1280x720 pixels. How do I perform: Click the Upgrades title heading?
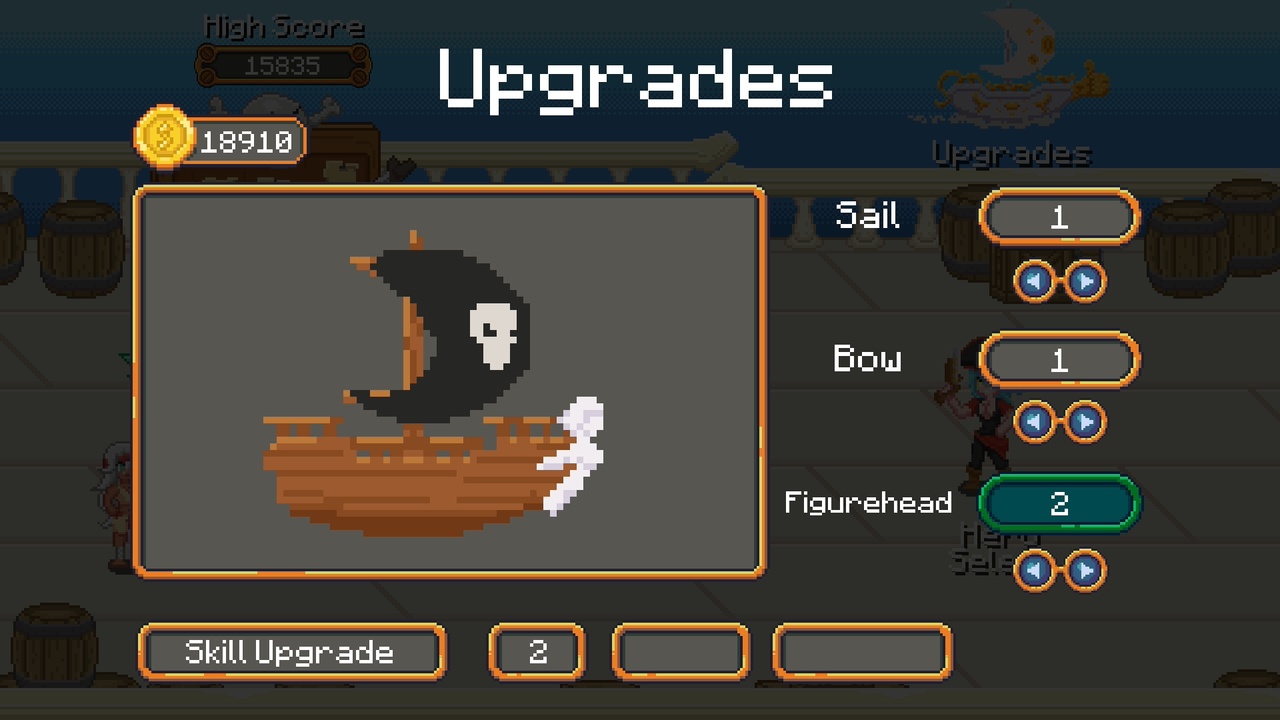click(637, 80)
